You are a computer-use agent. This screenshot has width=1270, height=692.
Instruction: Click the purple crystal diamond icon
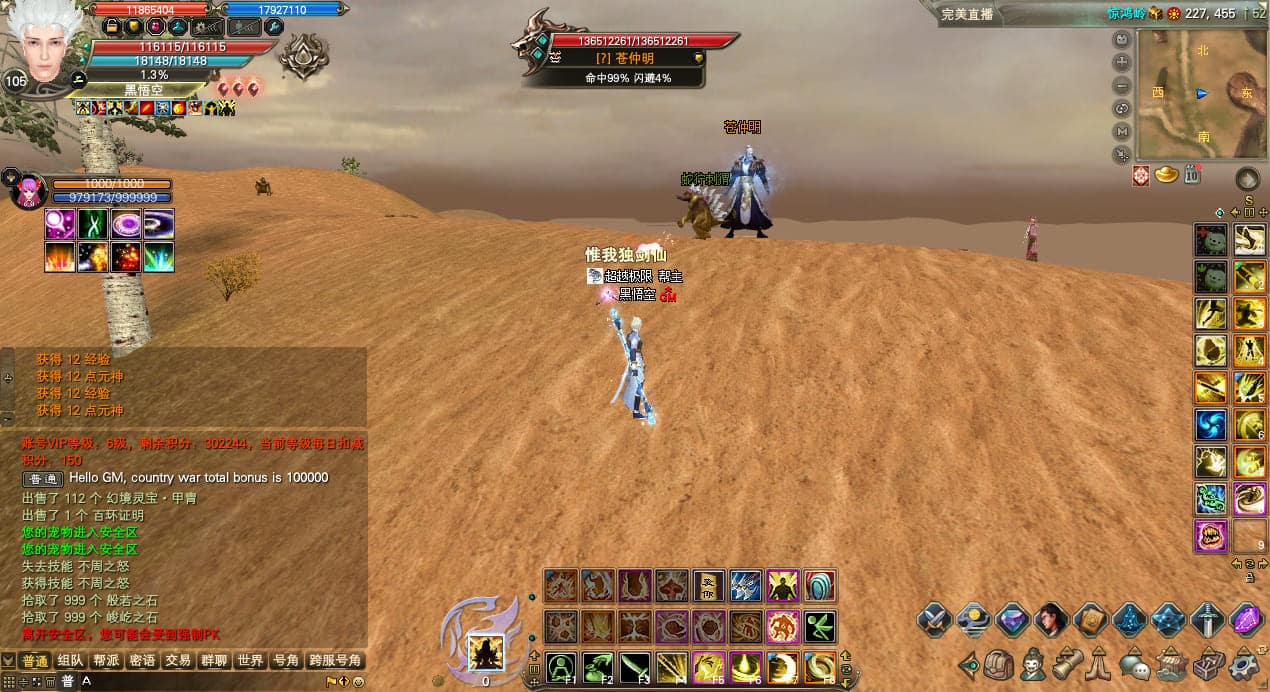coord(1246,620)
